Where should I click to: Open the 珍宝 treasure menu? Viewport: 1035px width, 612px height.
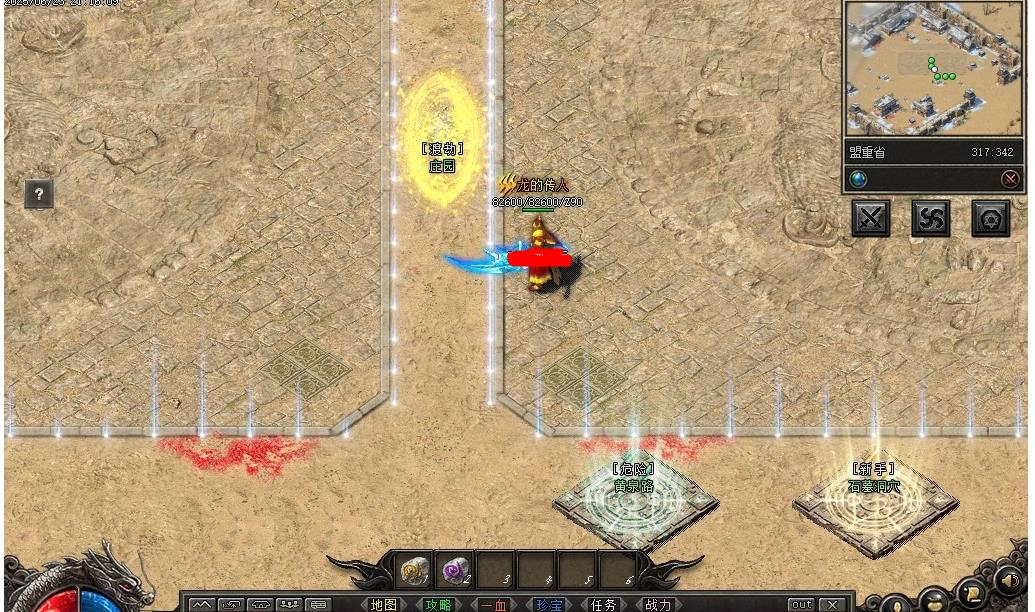click(x=548, y=604)
